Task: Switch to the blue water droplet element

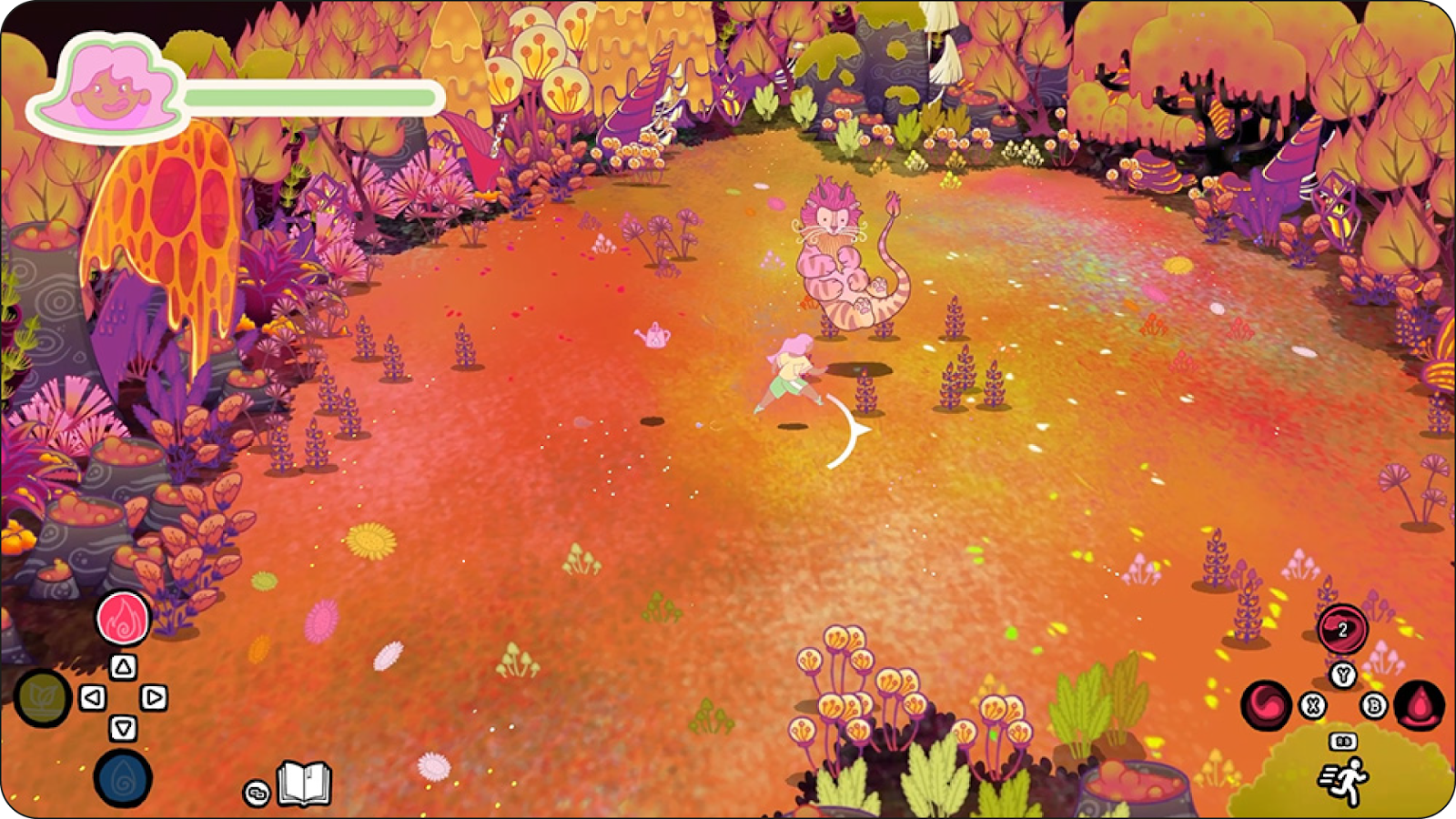Action: 123,778
